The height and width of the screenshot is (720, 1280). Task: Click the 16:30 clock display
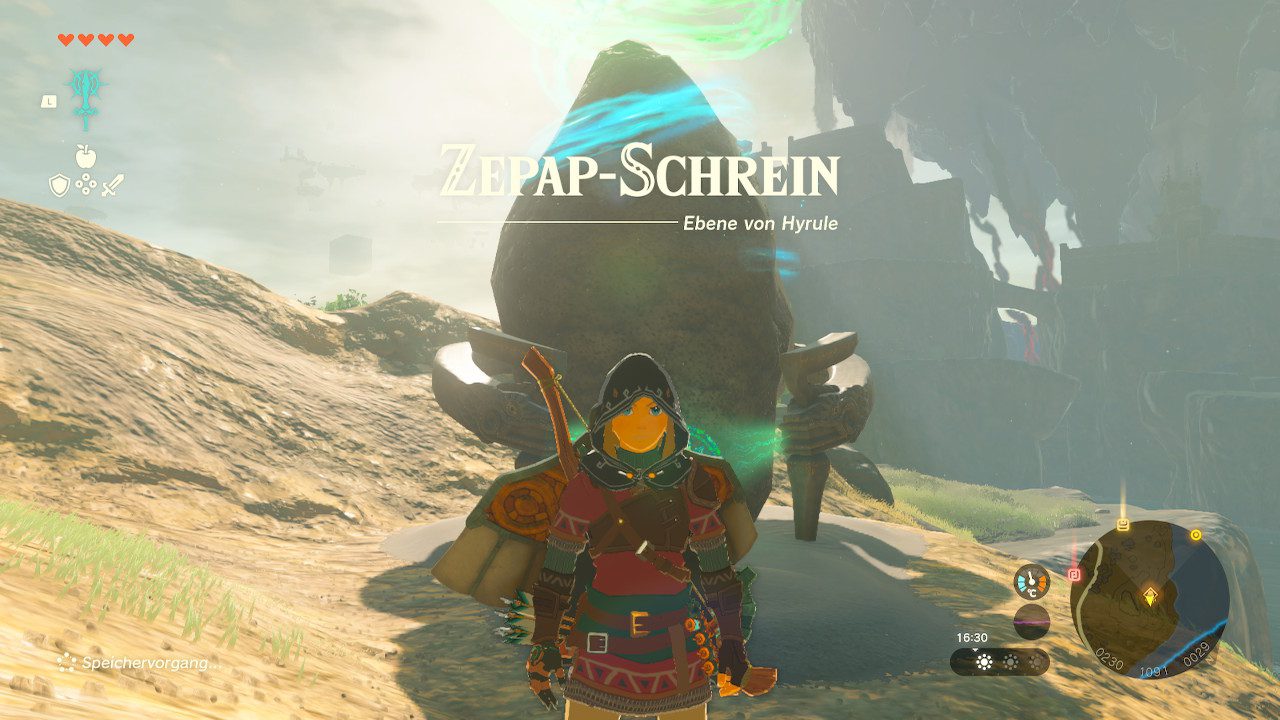point(972,636)
